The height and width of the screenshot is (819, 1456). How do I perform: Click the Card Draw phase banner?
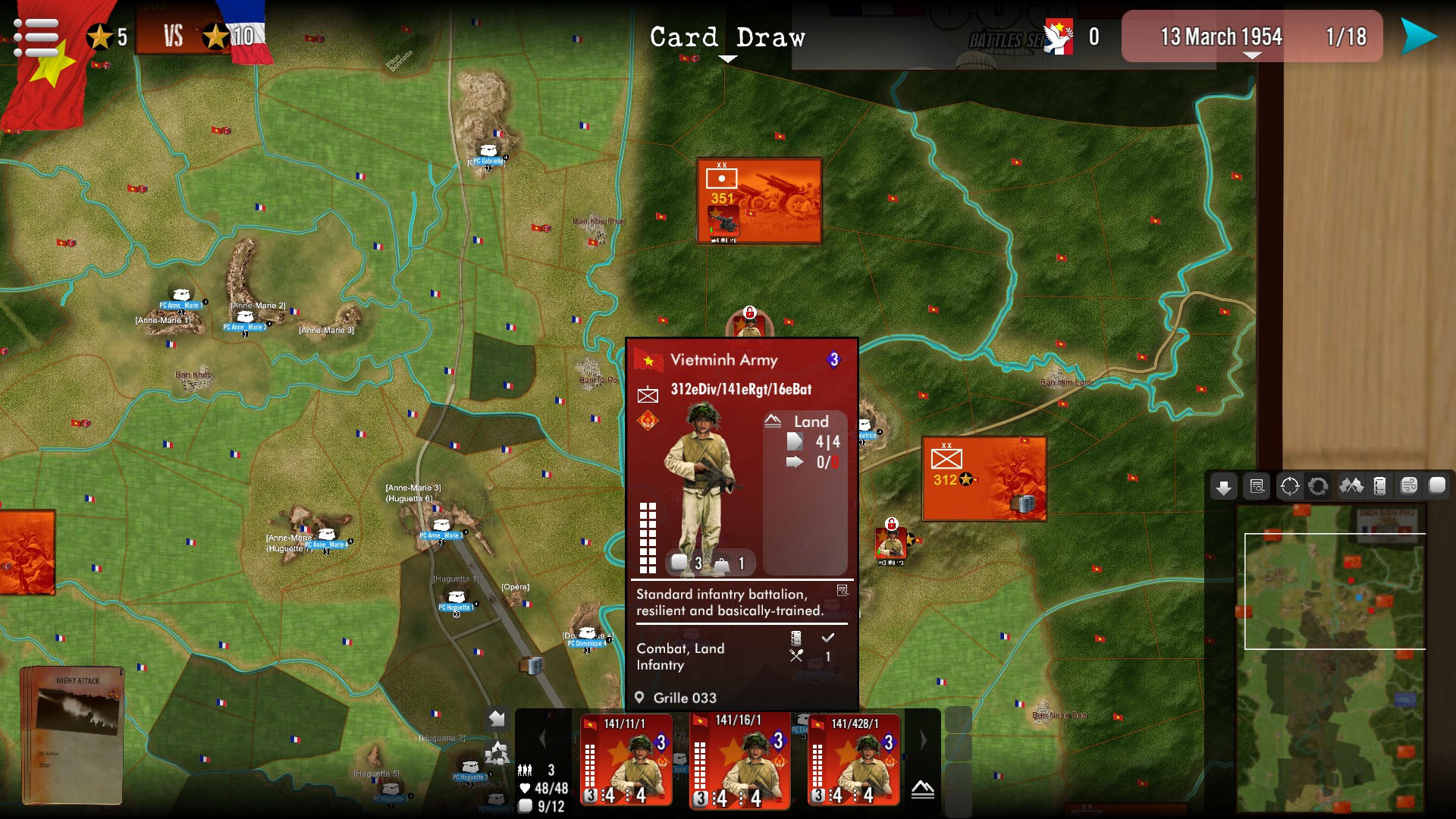[x=728, y=36]
